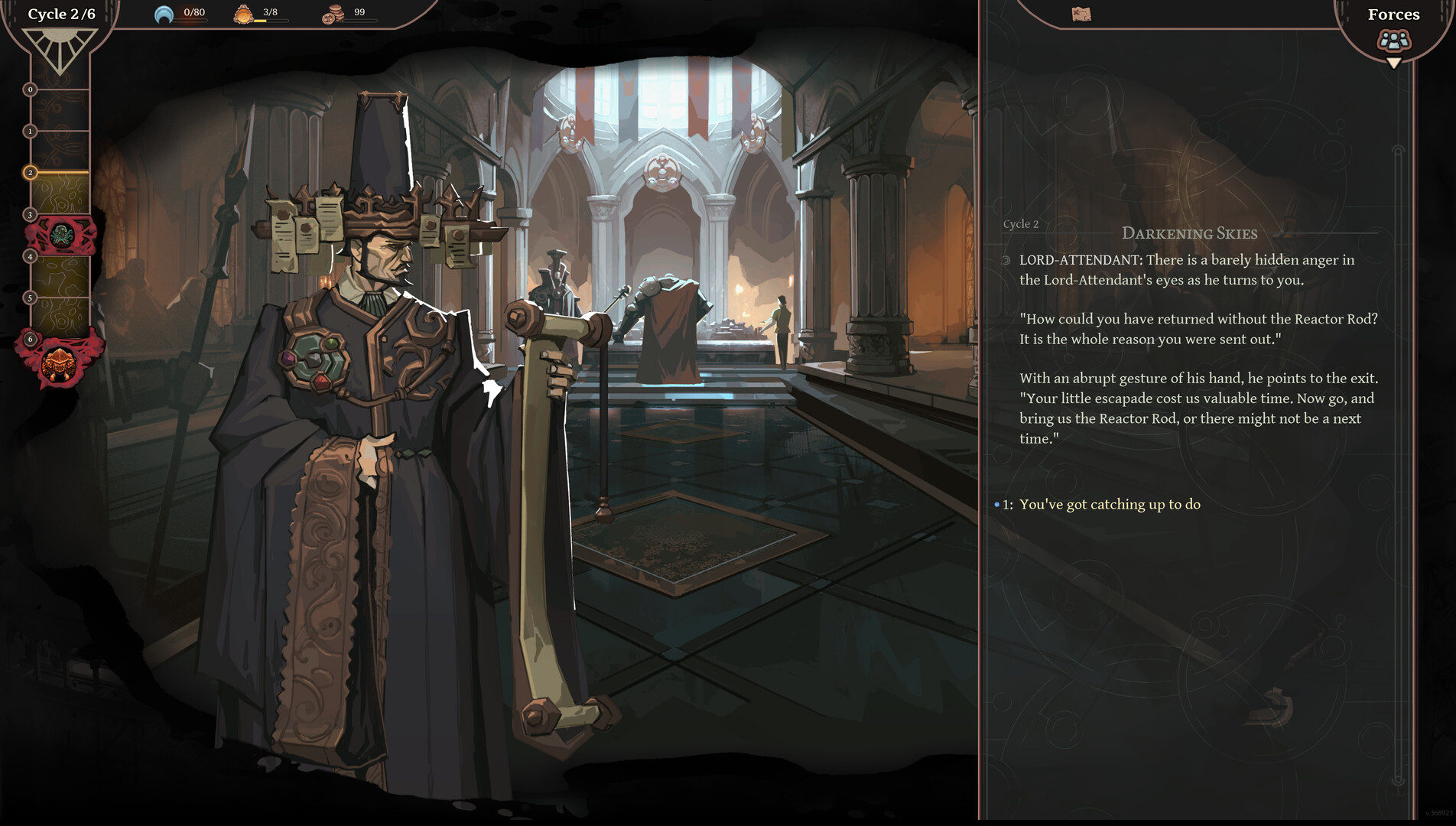Image resolution: width=1456 pixels, height=826 pixels.
Task: Click the bronze medallion resource icon
Action: tap(243, 14)
